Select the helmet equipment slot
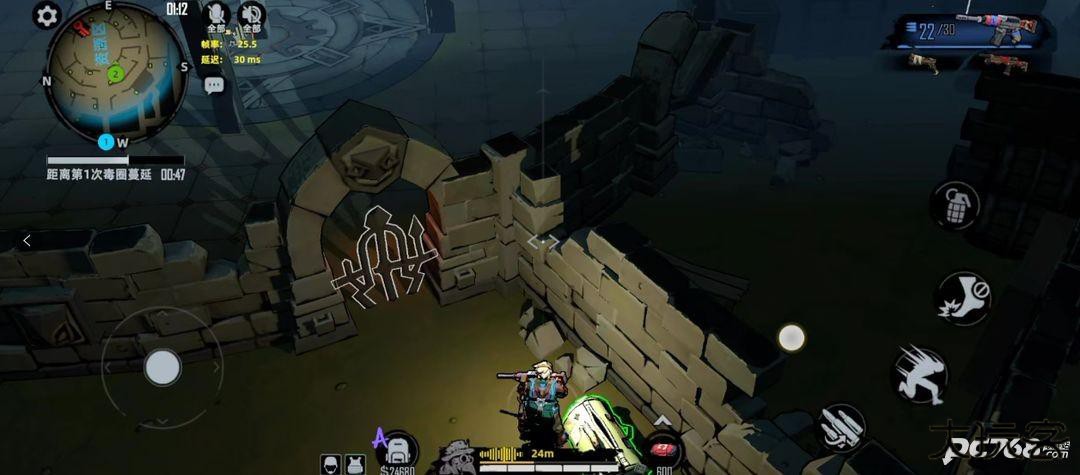 [332, 464]
